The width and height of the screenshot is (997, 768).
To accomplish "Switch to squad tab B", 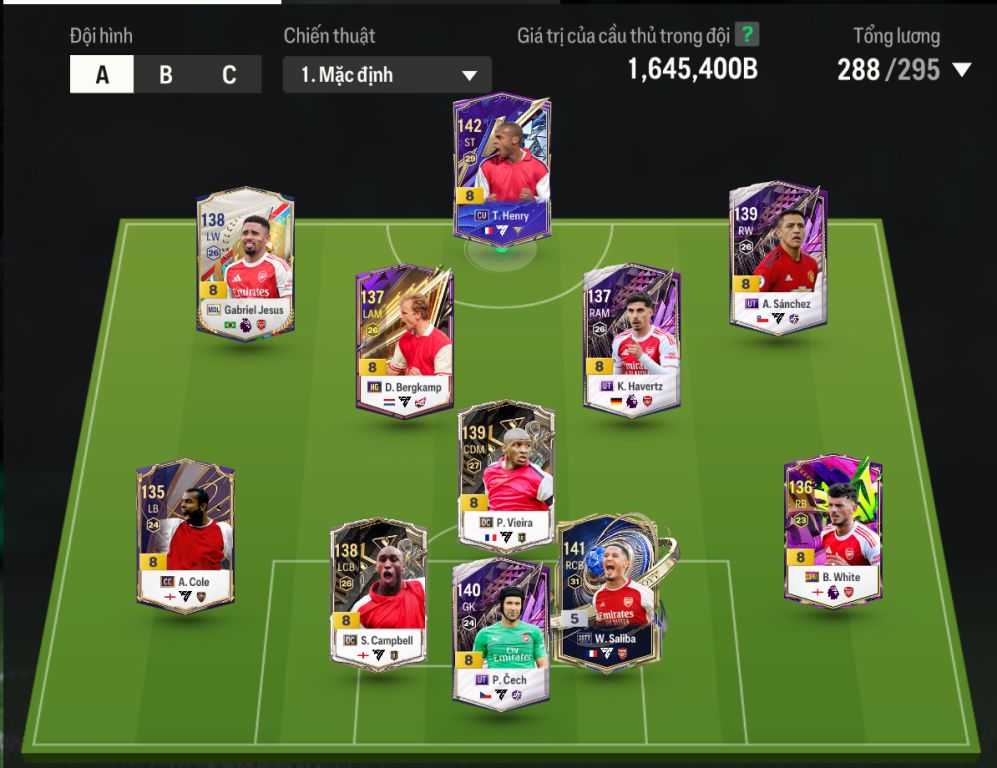I will tap(165, 75).
